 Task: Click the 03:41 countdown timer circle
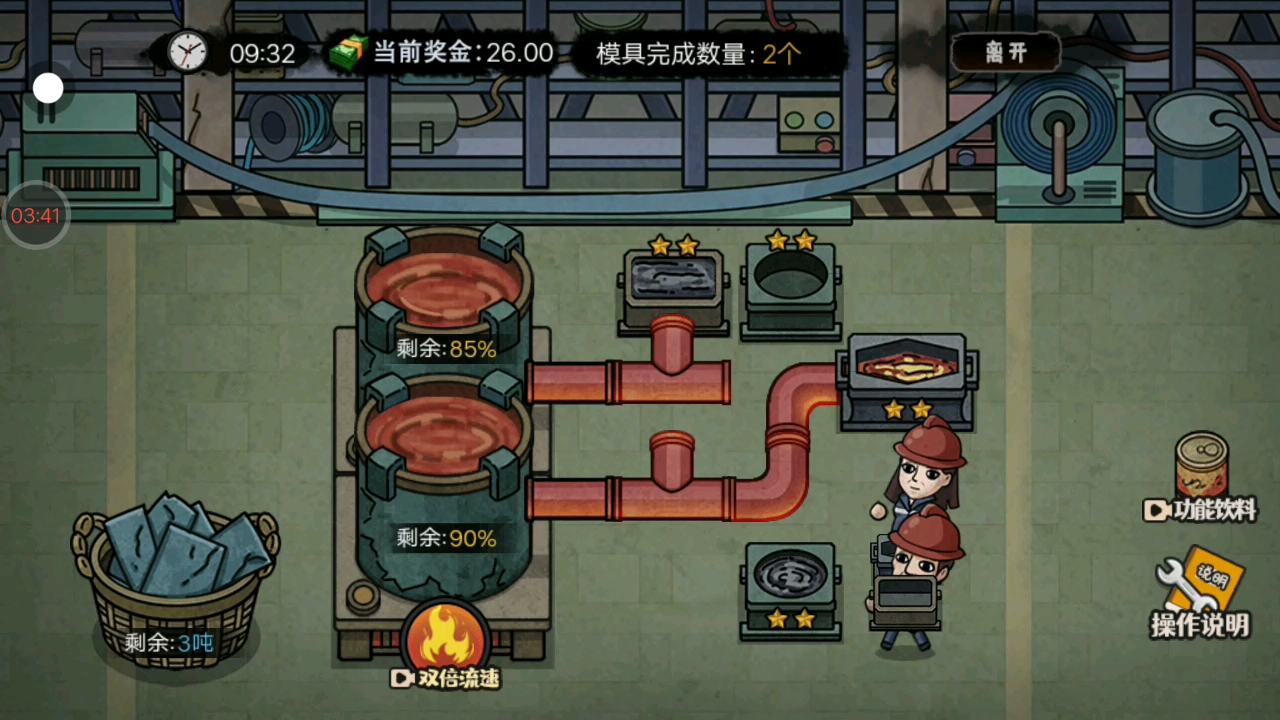tap(35, 213)
